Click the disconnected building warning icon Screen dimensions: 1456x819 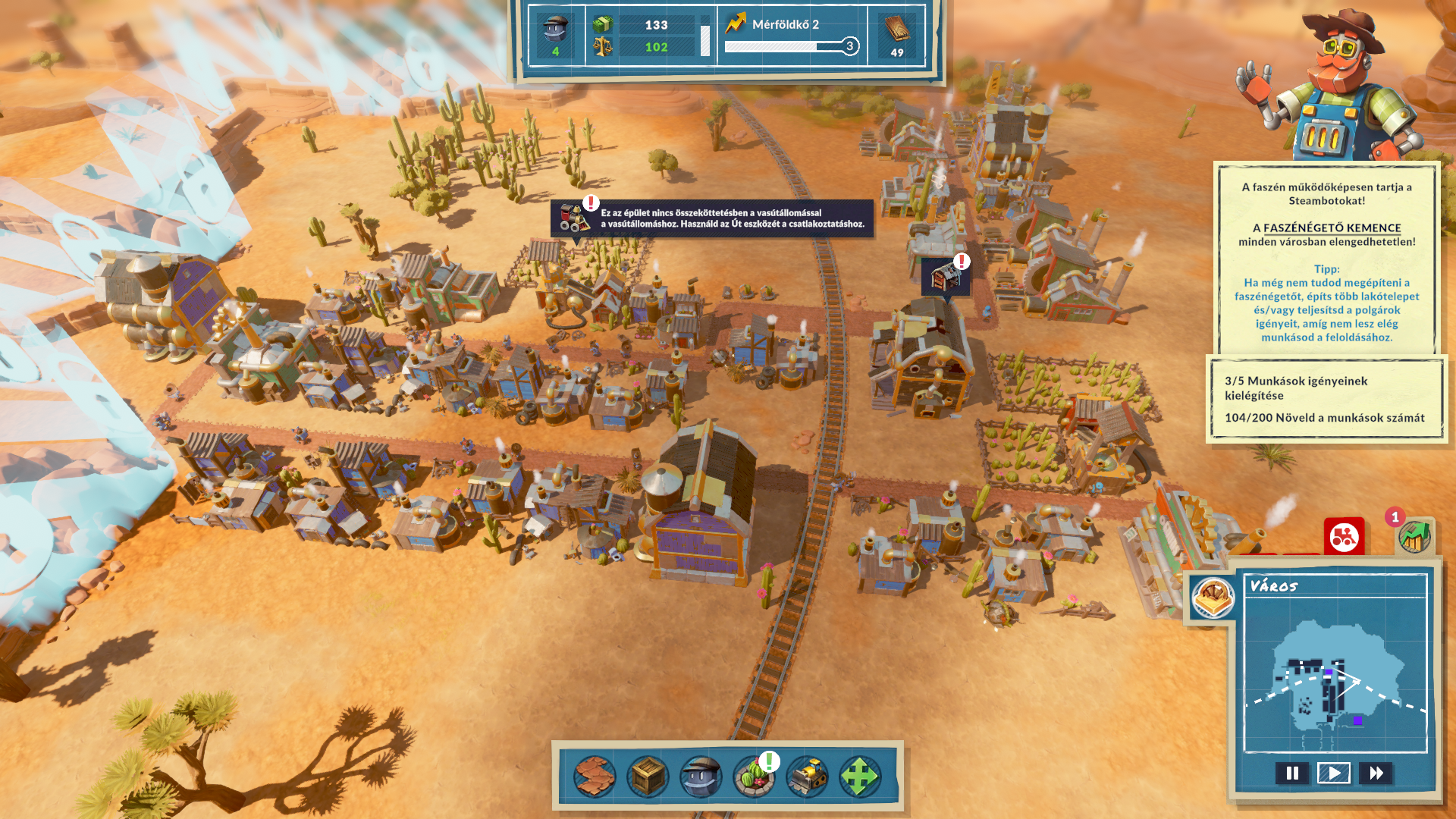click(945, 277)
